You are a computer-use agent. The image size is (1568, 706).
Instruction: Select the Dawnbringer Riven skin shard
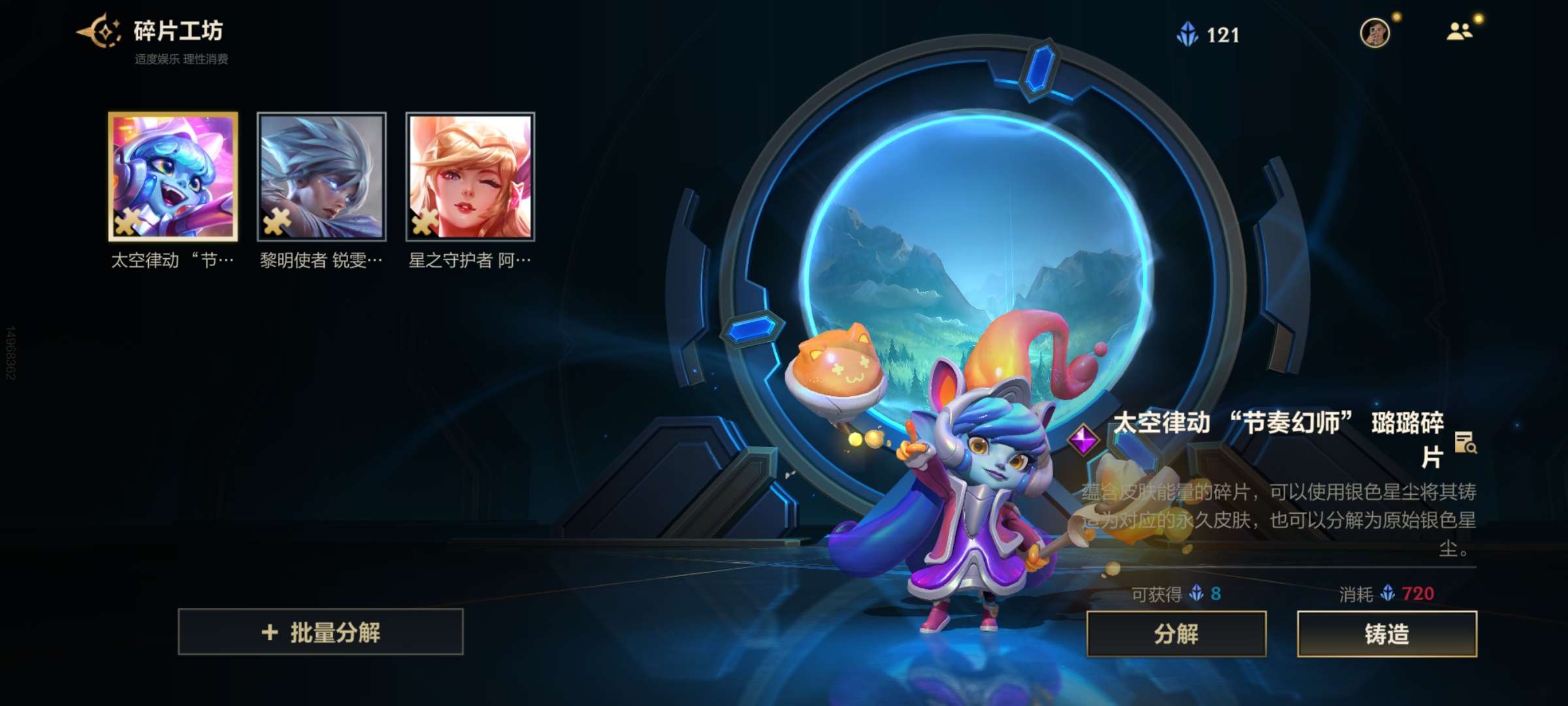pos(321,176)
